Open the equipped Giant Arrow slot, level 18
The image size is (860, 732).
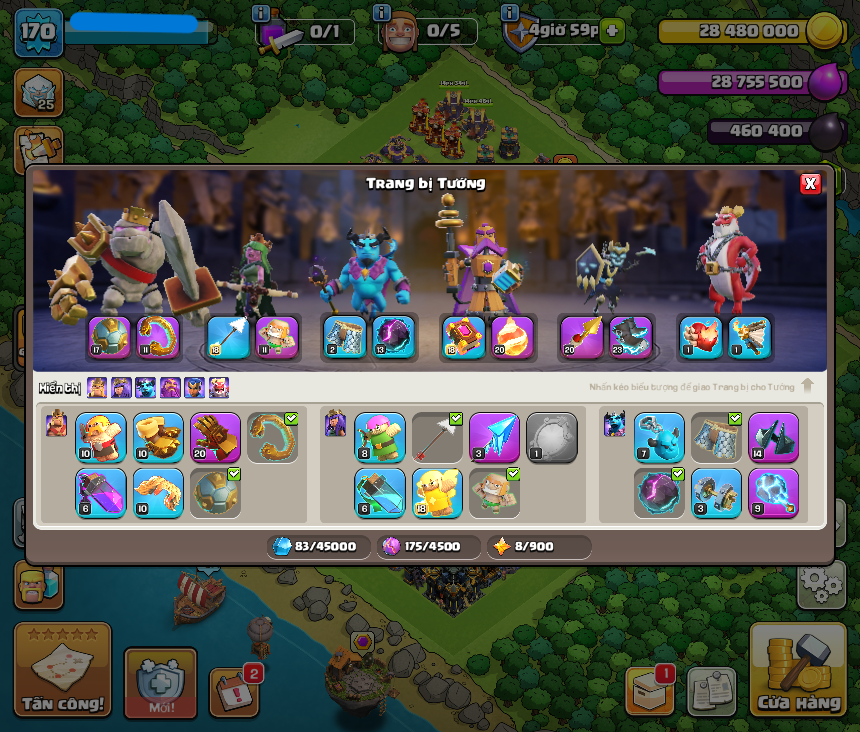227,337
